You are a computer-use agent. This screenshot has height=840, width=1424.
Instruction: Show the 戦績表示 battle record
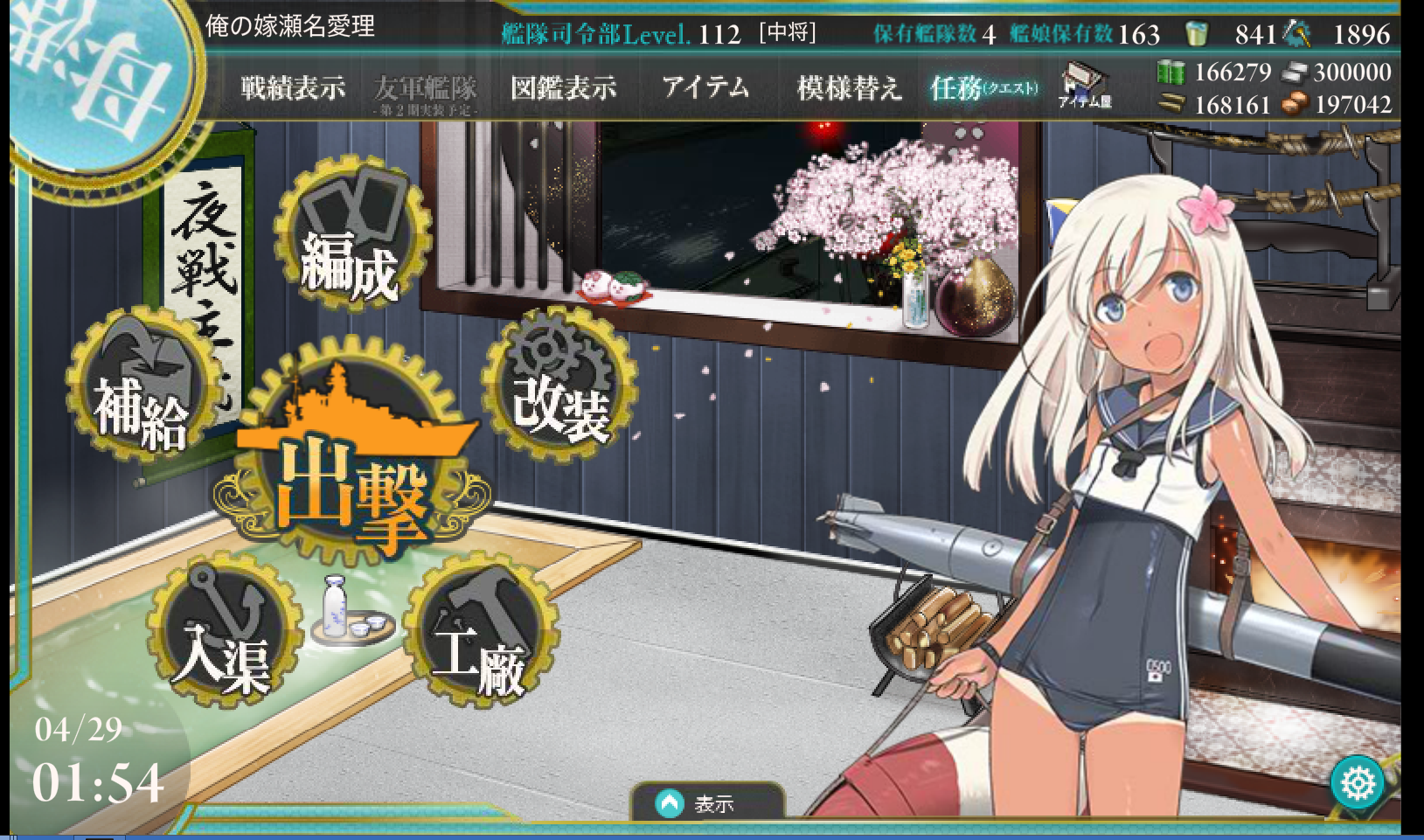click(293, 88)
